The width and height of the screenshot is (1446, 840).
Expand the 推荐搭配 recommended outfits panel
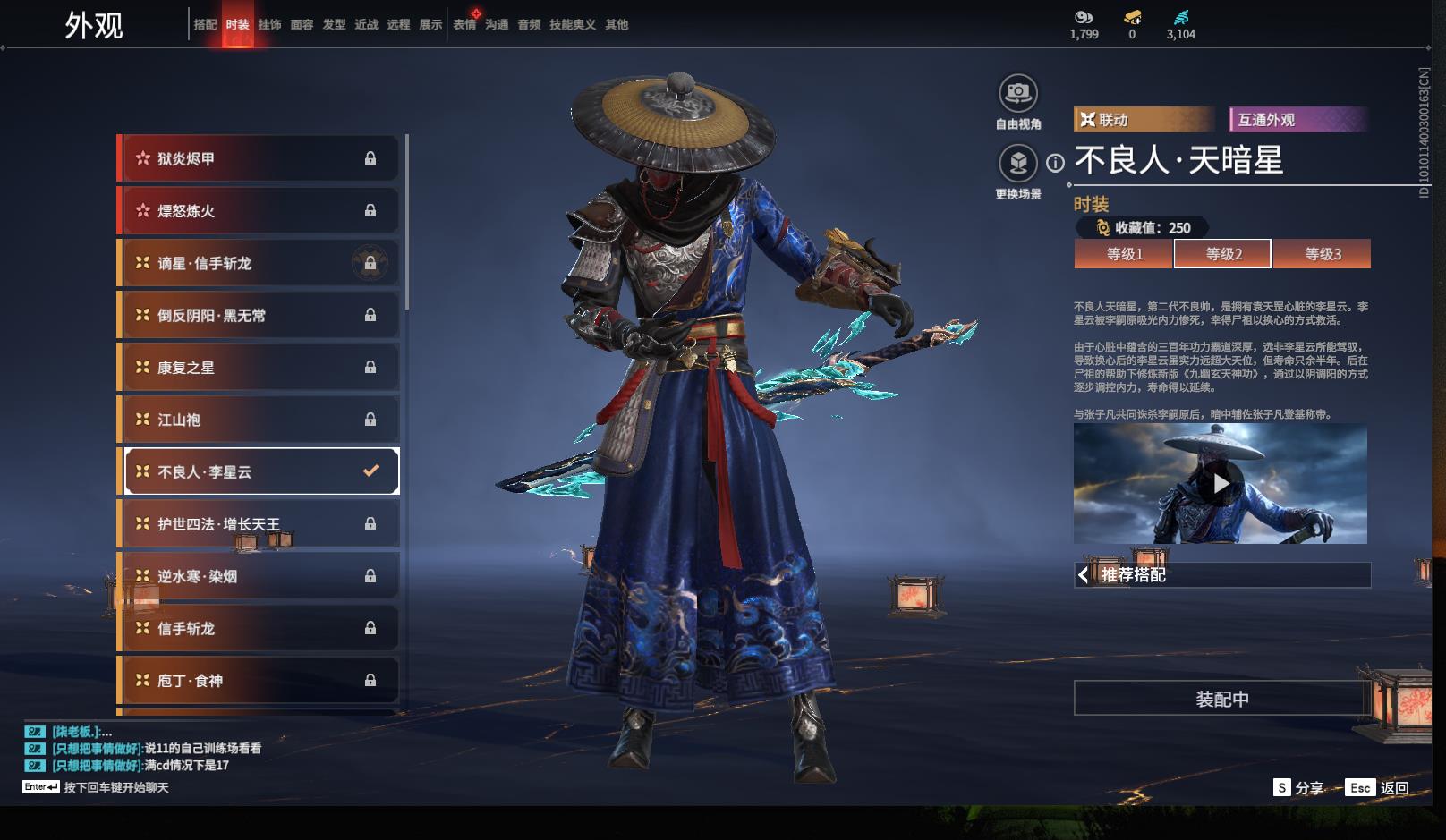[1221, 575]
